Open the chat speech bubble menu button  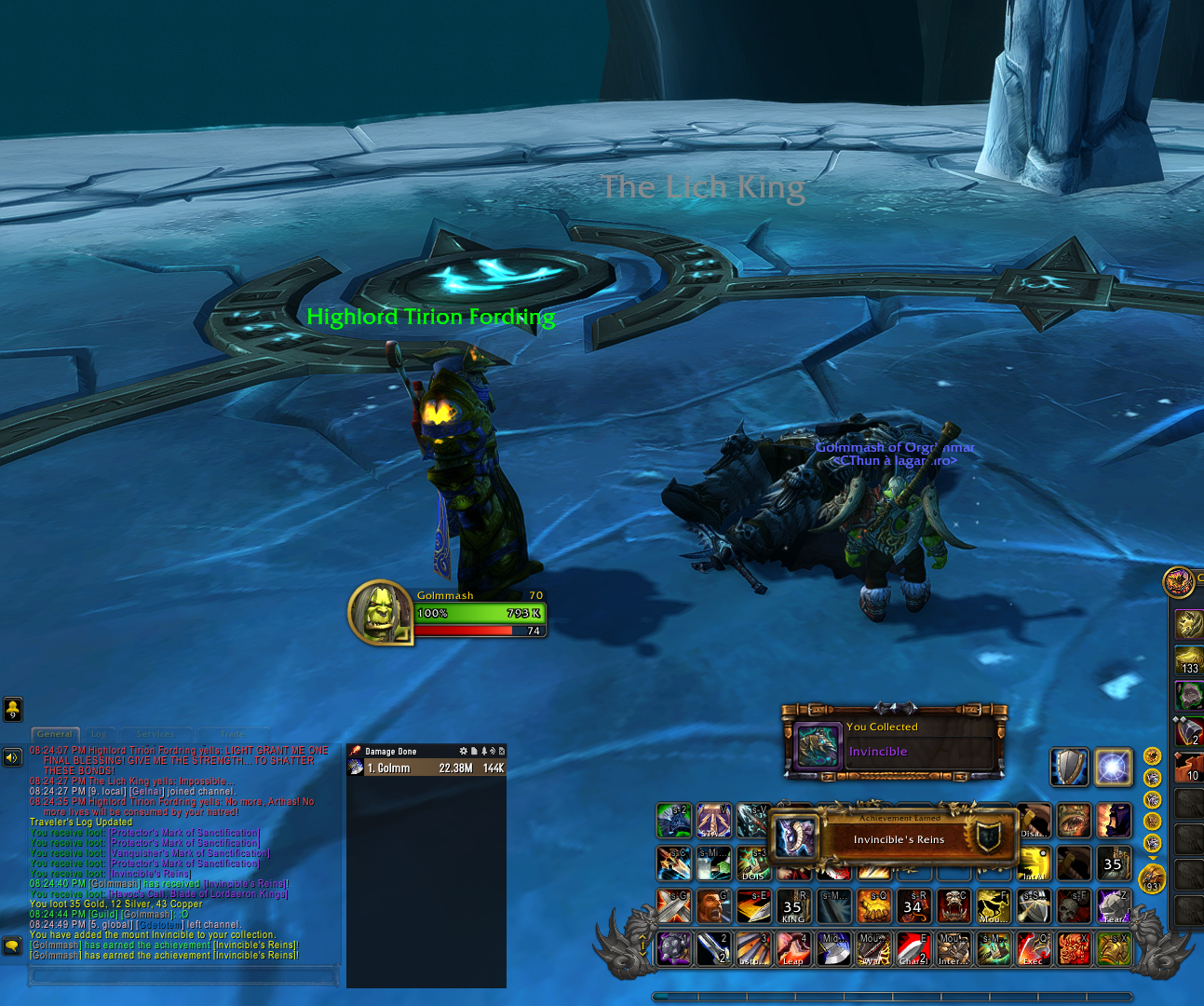click(12, 945)
